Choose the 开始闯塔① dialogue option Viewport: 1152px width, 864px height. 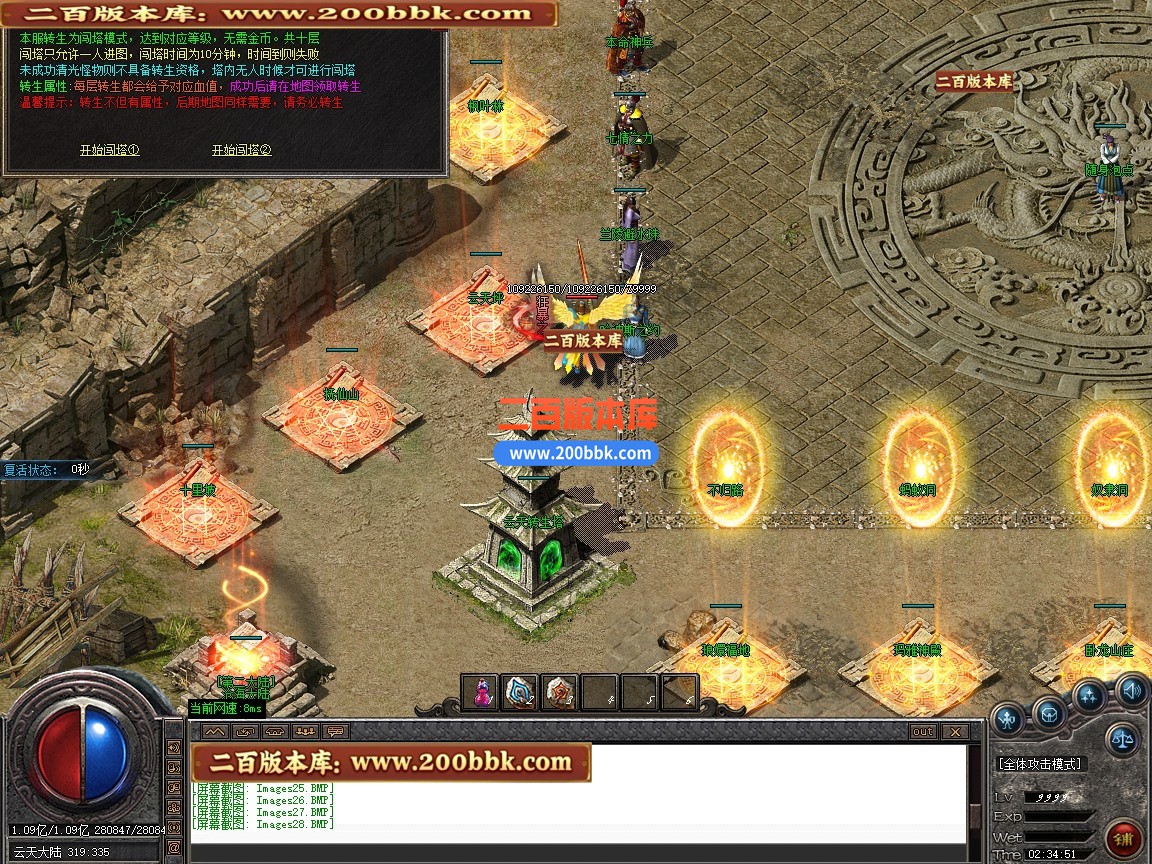tap(109, 150)
